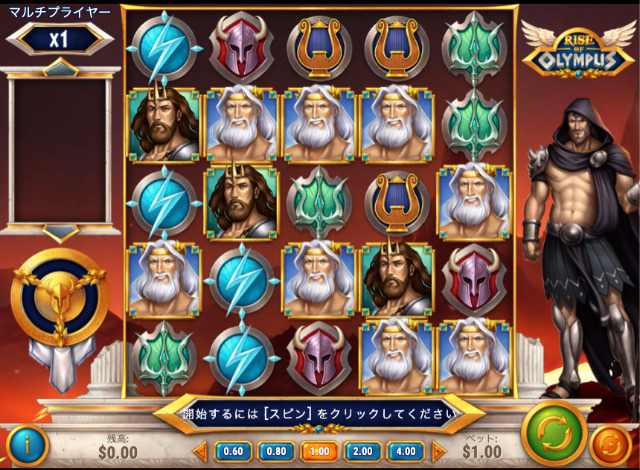Select the 0.60 bet amount
The width and height of the screenshot is (640, 470).
[x=232, y=451]
